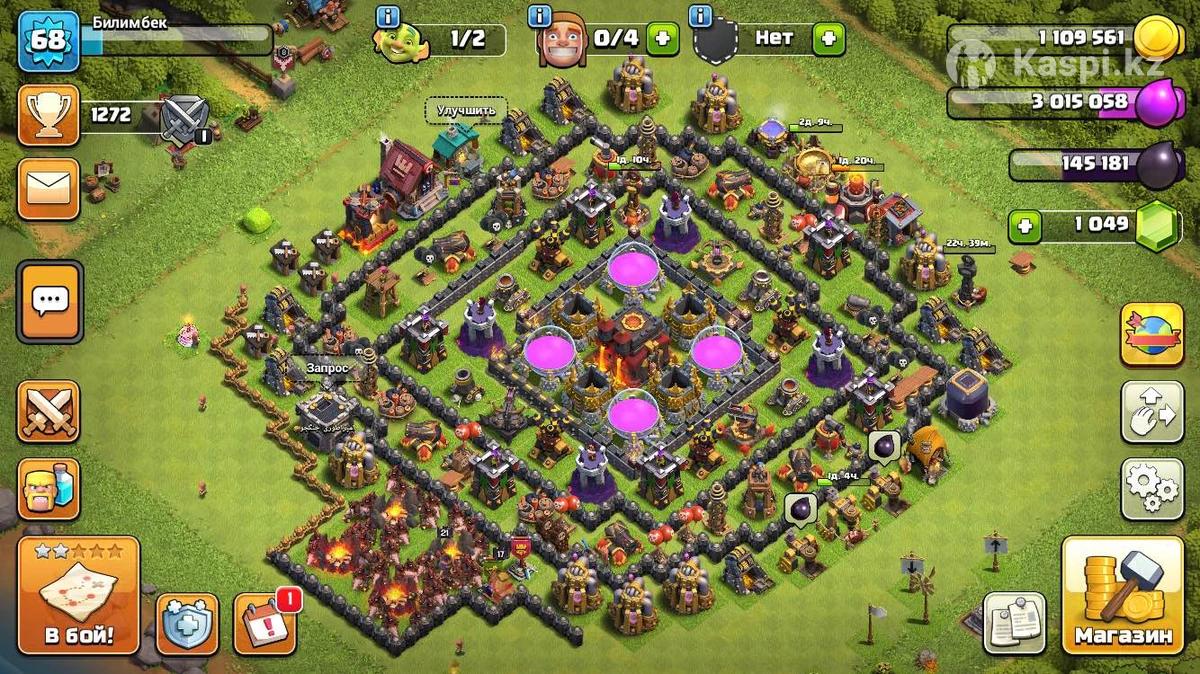Open the trophy league rankings button

[x=48, y=115]
